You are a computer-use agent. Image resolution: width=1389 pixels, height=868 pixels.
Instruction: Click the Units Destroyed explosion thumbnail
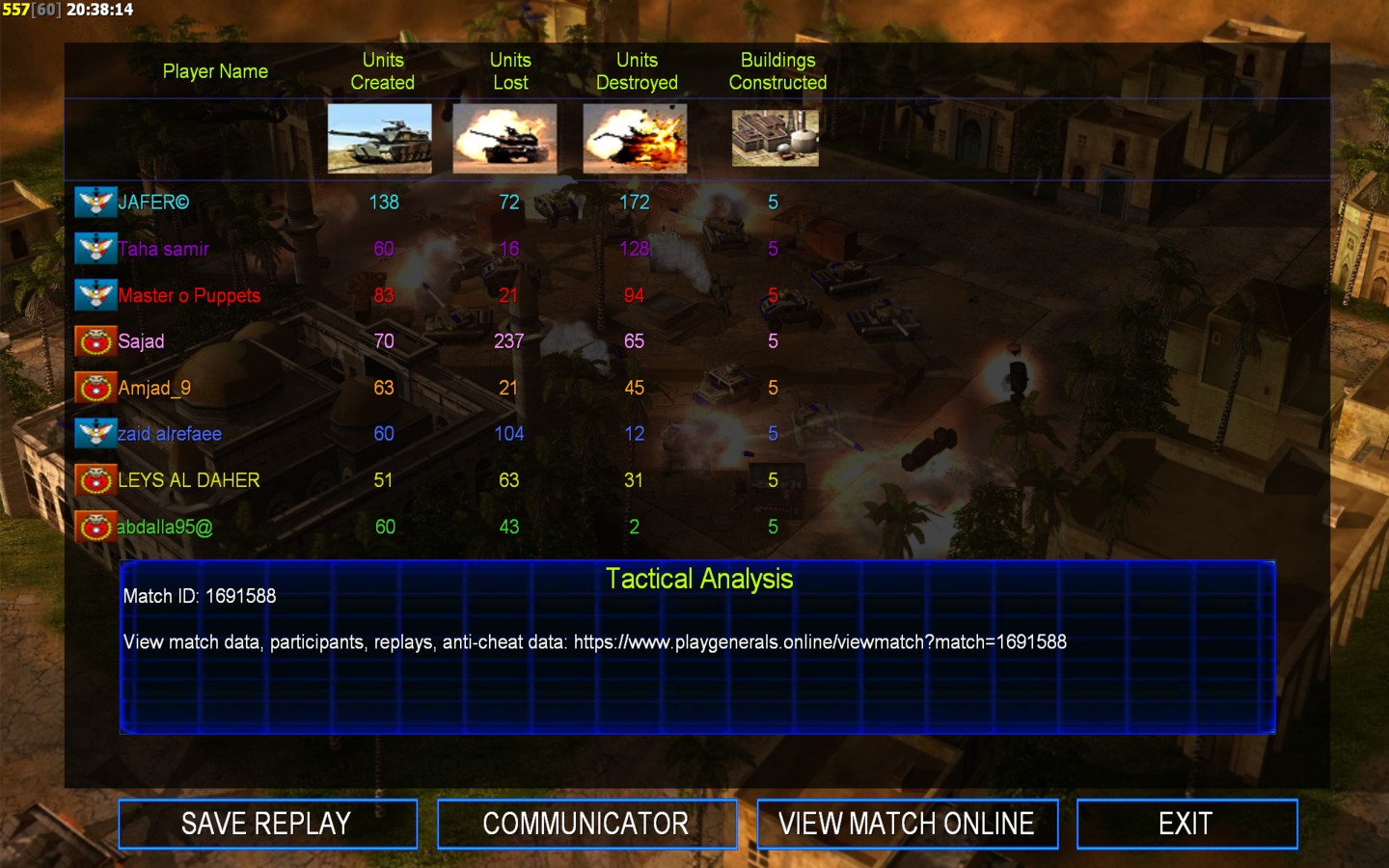pyautogui.click(x=635, y=139)
